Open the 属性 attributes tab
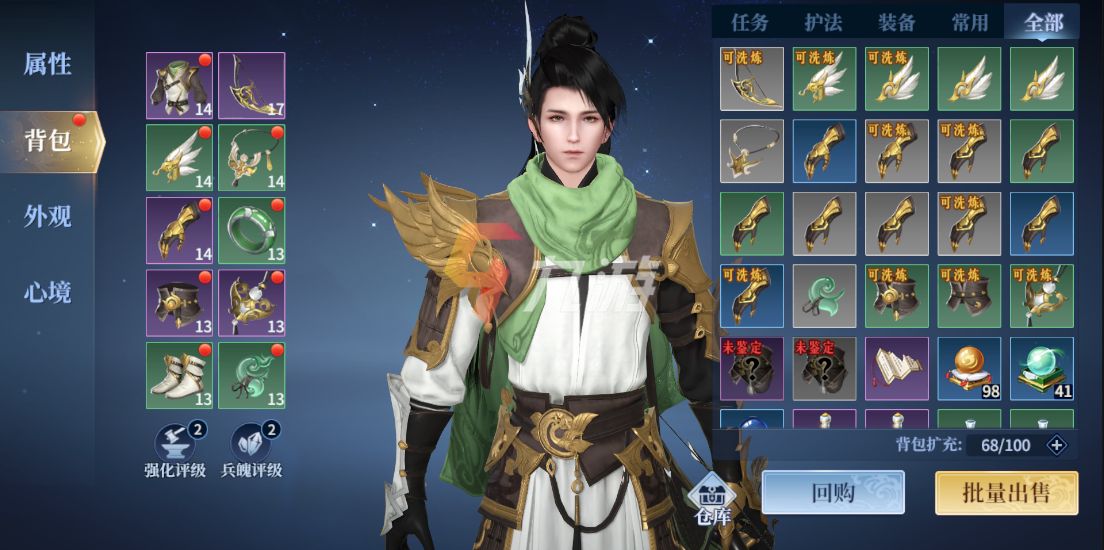The width and height of the screenshot is (1104, 550). pyautogui.click(x=47, y=64)
